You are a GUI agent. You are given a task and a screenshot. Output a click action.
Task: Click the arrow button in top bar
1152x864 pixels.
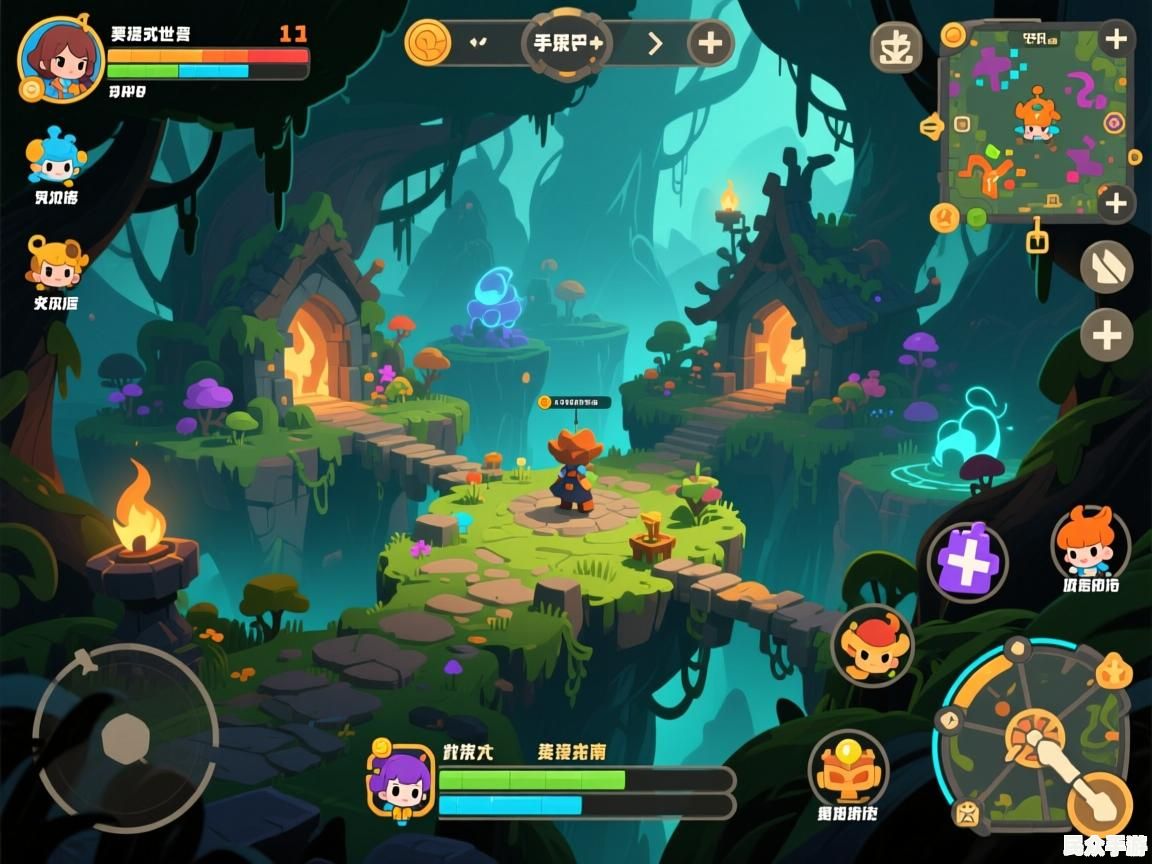point(655,43)
